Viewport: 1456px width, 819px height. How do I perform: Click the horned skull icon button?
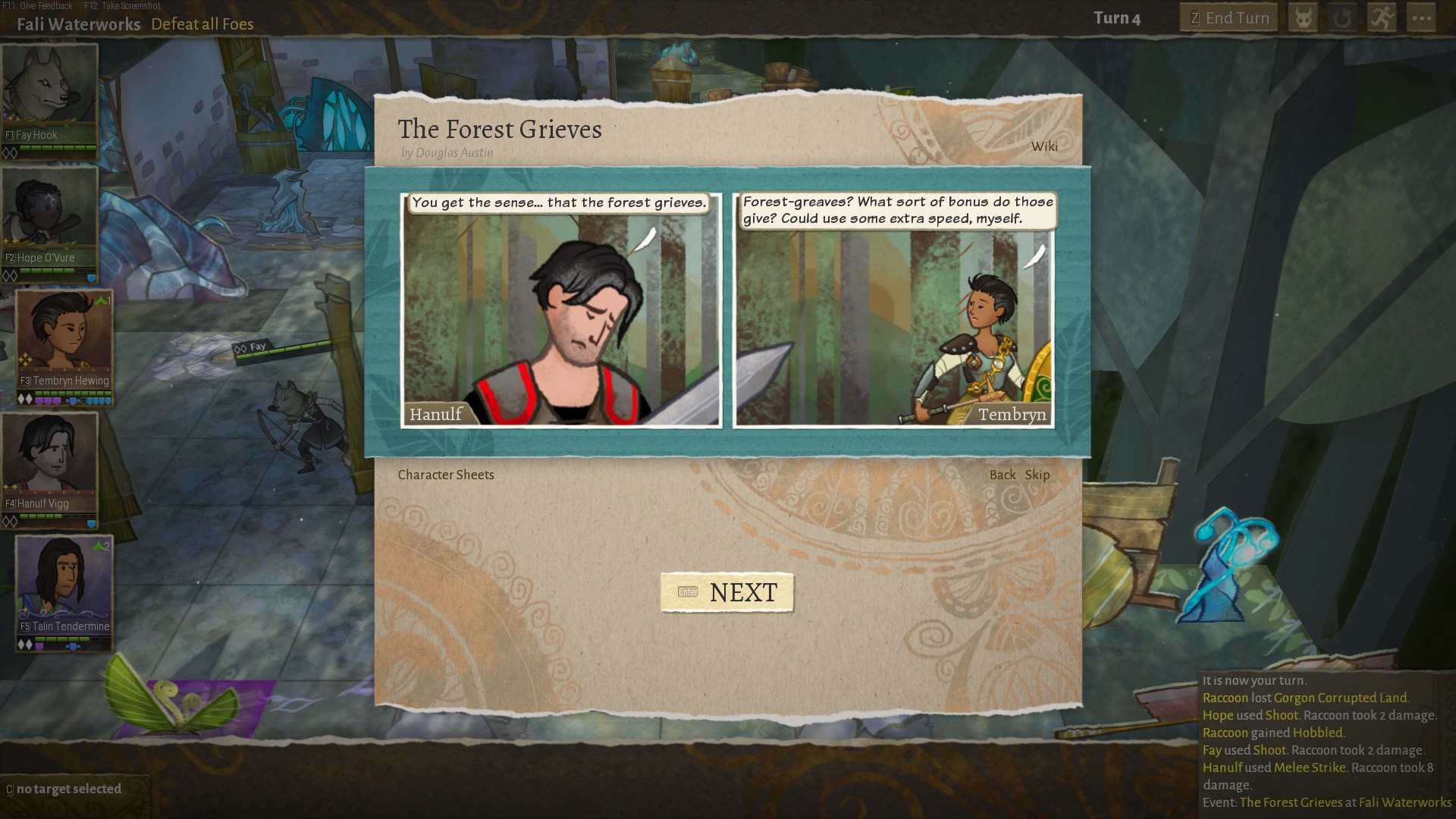pos(1303,18)
